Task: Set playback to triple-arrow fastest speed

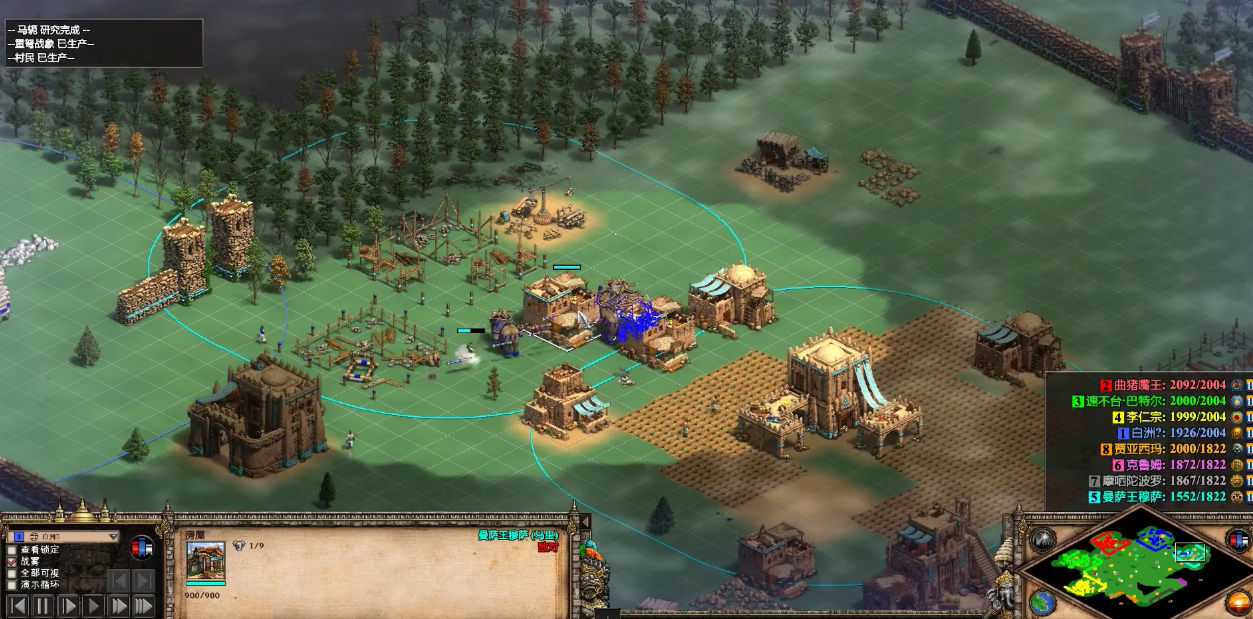Action: pyautogui.click(x=144, y=605)
